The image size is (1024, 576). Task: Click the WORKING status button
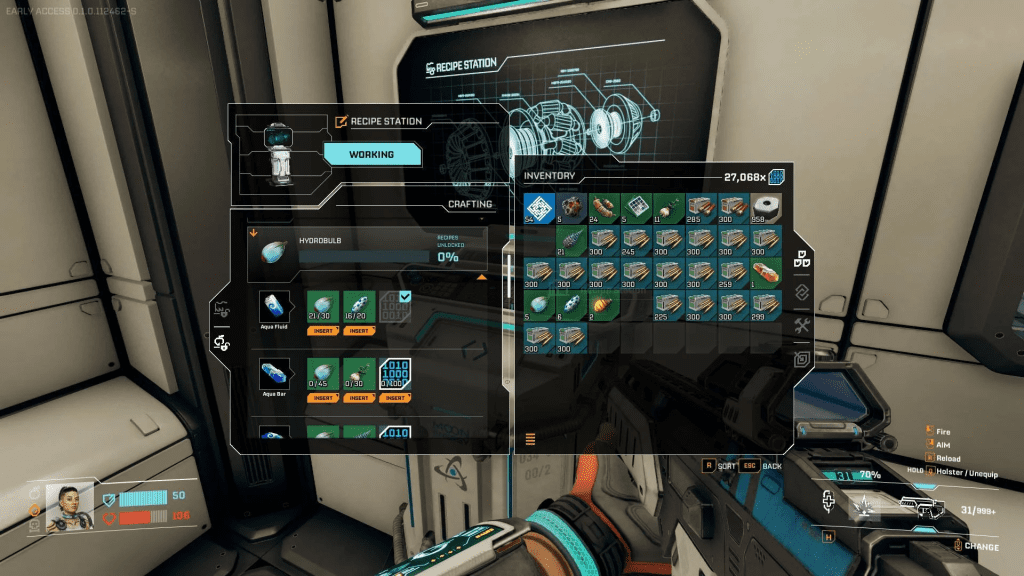coord(371,155)
